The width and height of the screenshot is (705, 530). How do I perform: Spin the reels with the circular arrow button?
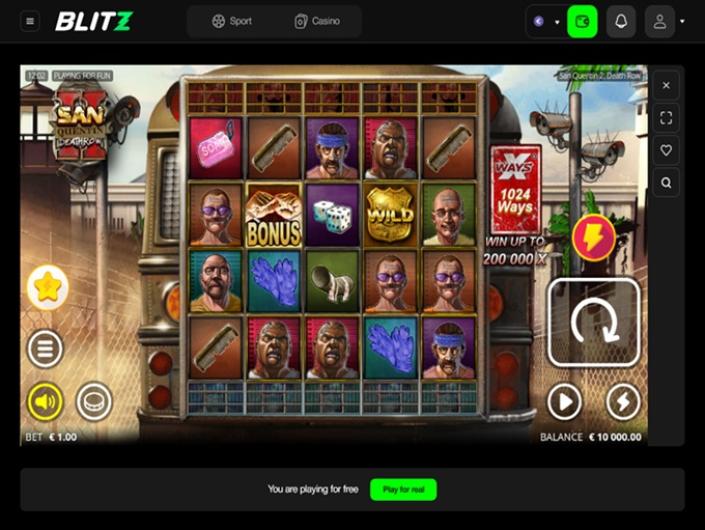(593, 322)
